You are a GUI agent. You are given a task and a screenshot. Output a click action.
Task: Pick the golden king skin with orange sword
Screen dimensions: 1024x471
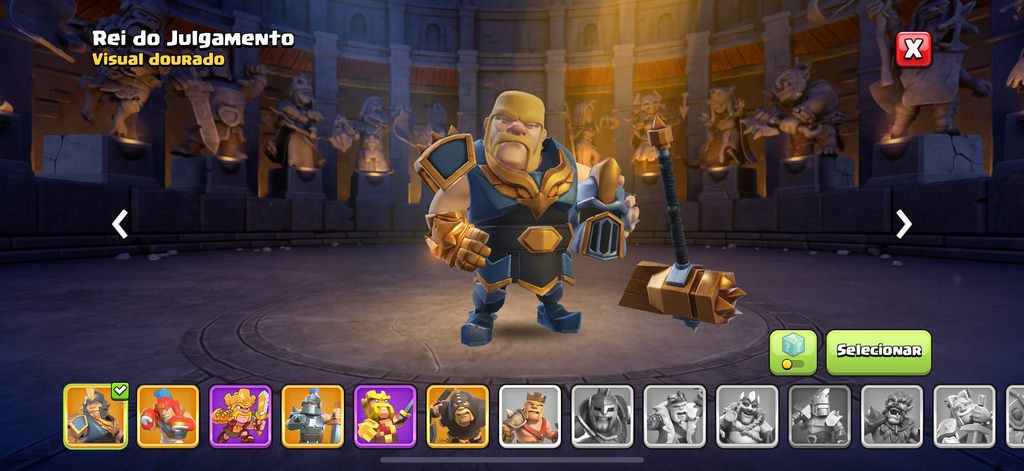(240, 416)
